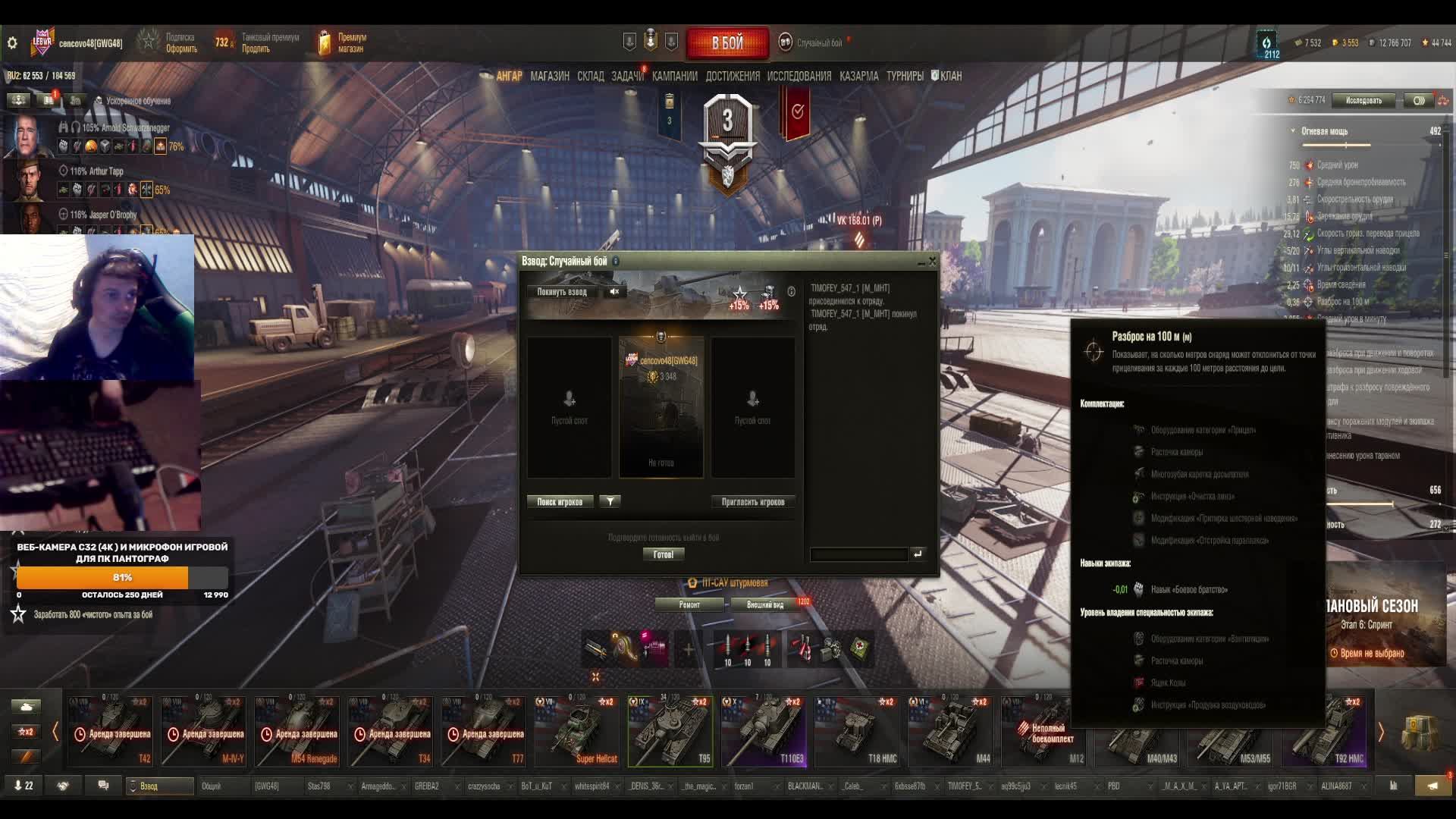The height and width of the screenshot is (819, 1456).
Task: Start battle with the red В БОЙ button
Action: coord(727,43)
